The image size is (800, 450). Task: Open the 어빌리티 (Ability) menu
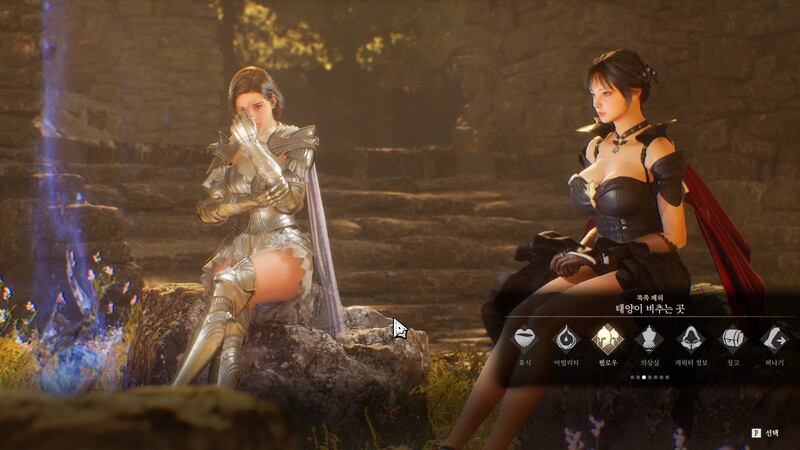pos(567,338)
